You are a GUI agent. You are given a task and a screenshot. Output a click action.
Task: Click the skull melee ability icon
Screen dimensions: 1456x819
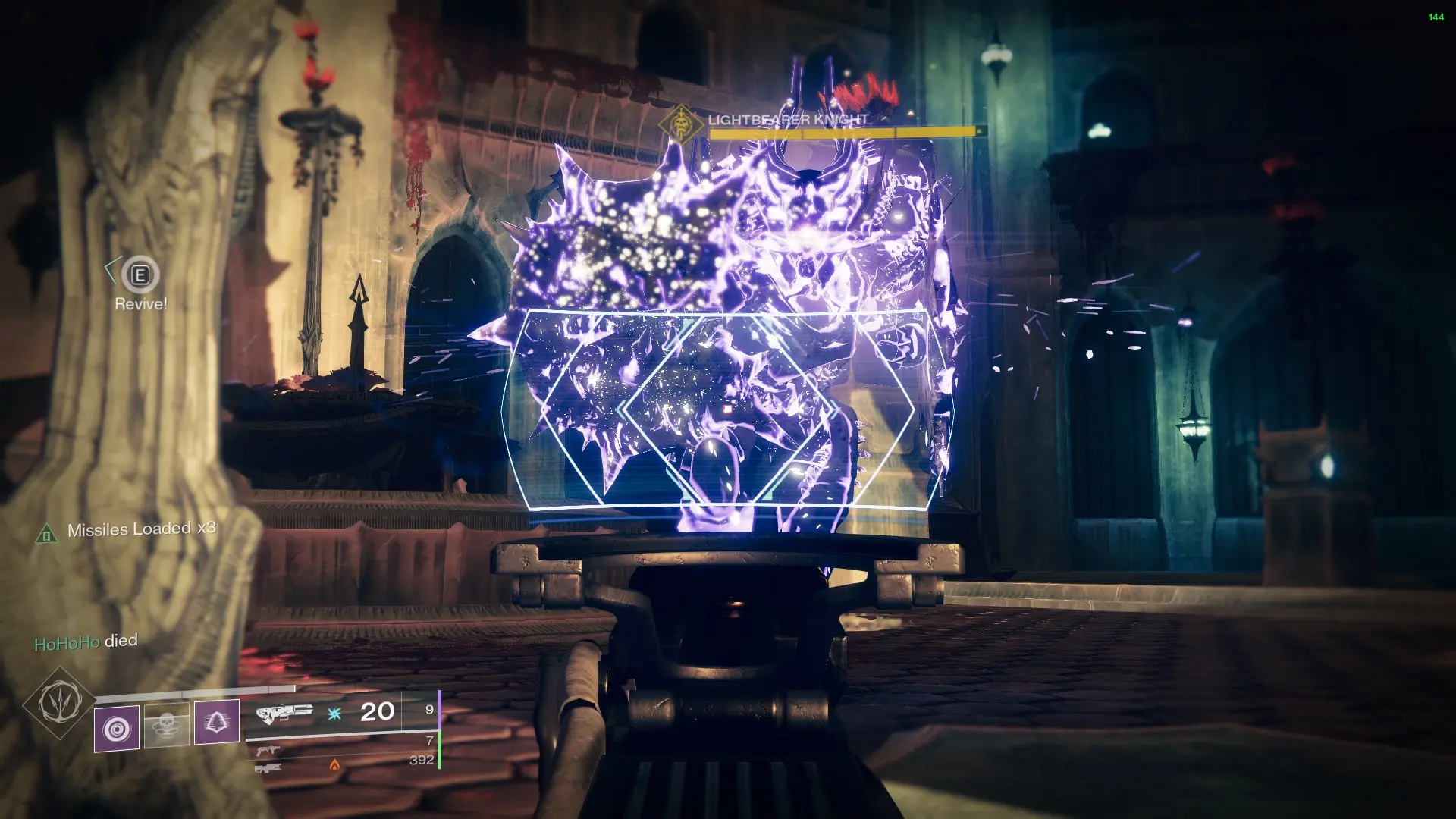pyautogui.click(x=166, y=726)
